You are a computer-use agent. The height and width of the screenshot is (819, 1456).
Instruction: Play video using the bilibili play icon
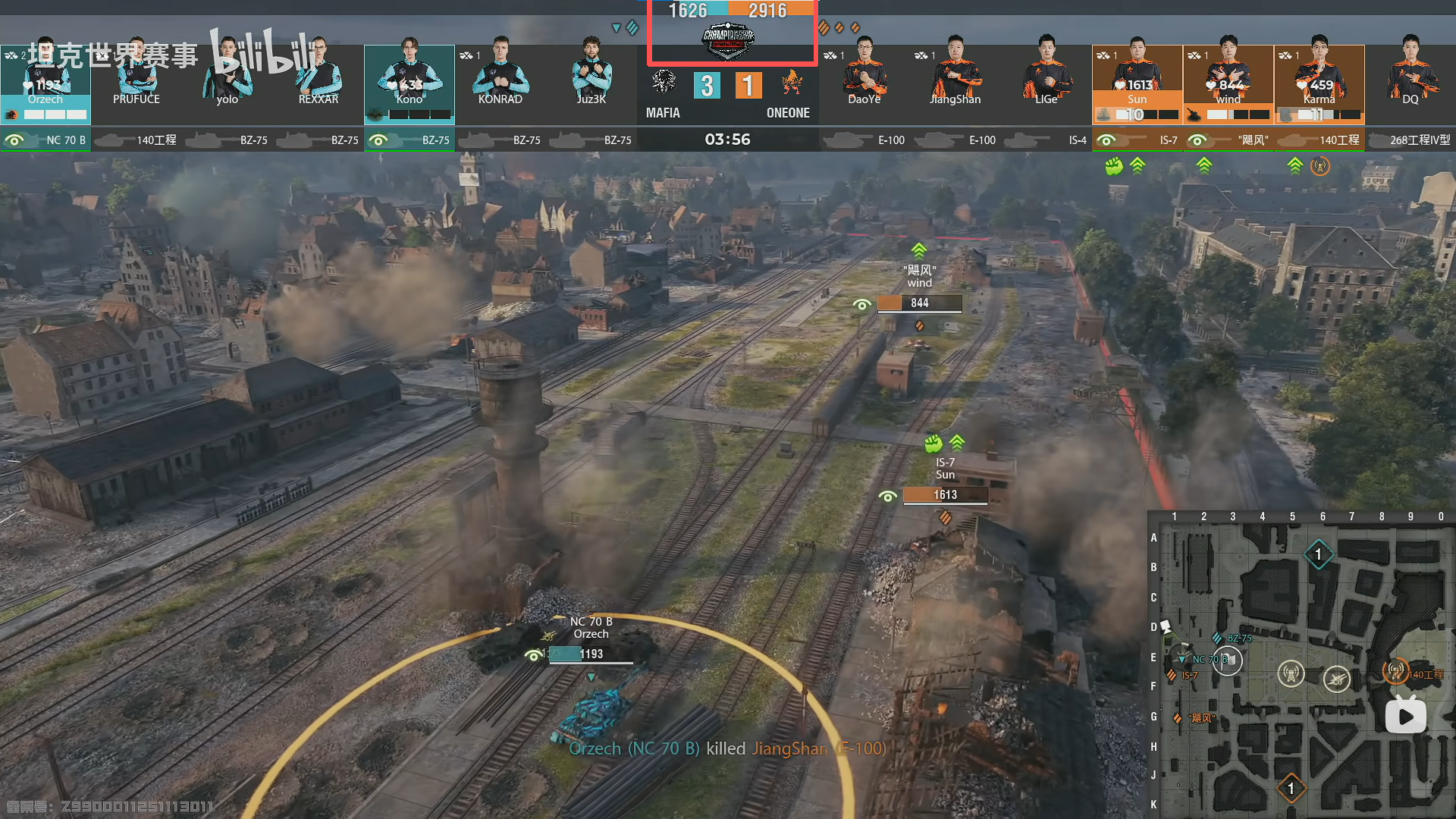point(1405,716)
